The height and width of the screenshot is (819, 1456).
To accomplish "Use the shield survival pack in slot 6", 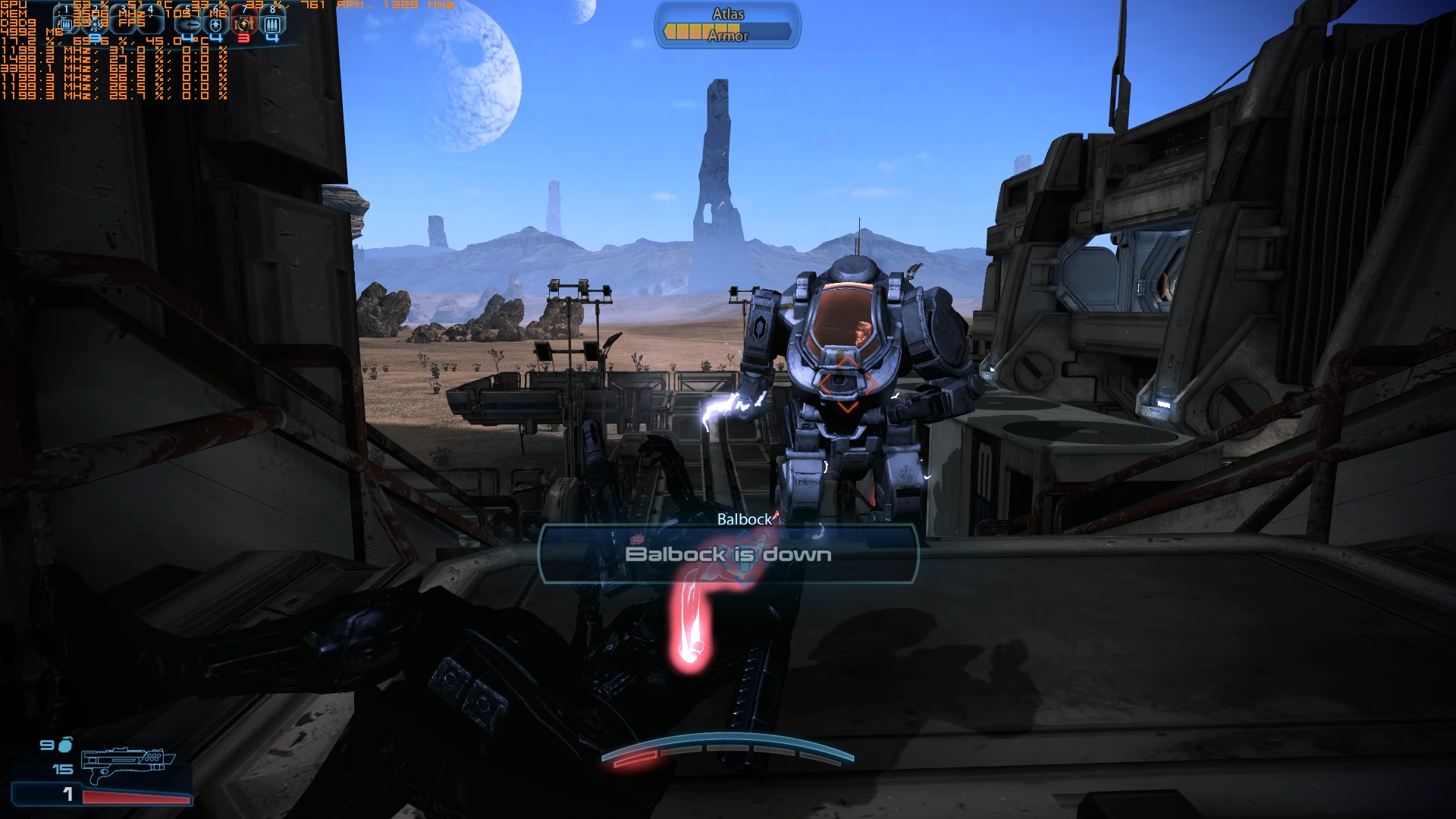I will tap(216, 24).
